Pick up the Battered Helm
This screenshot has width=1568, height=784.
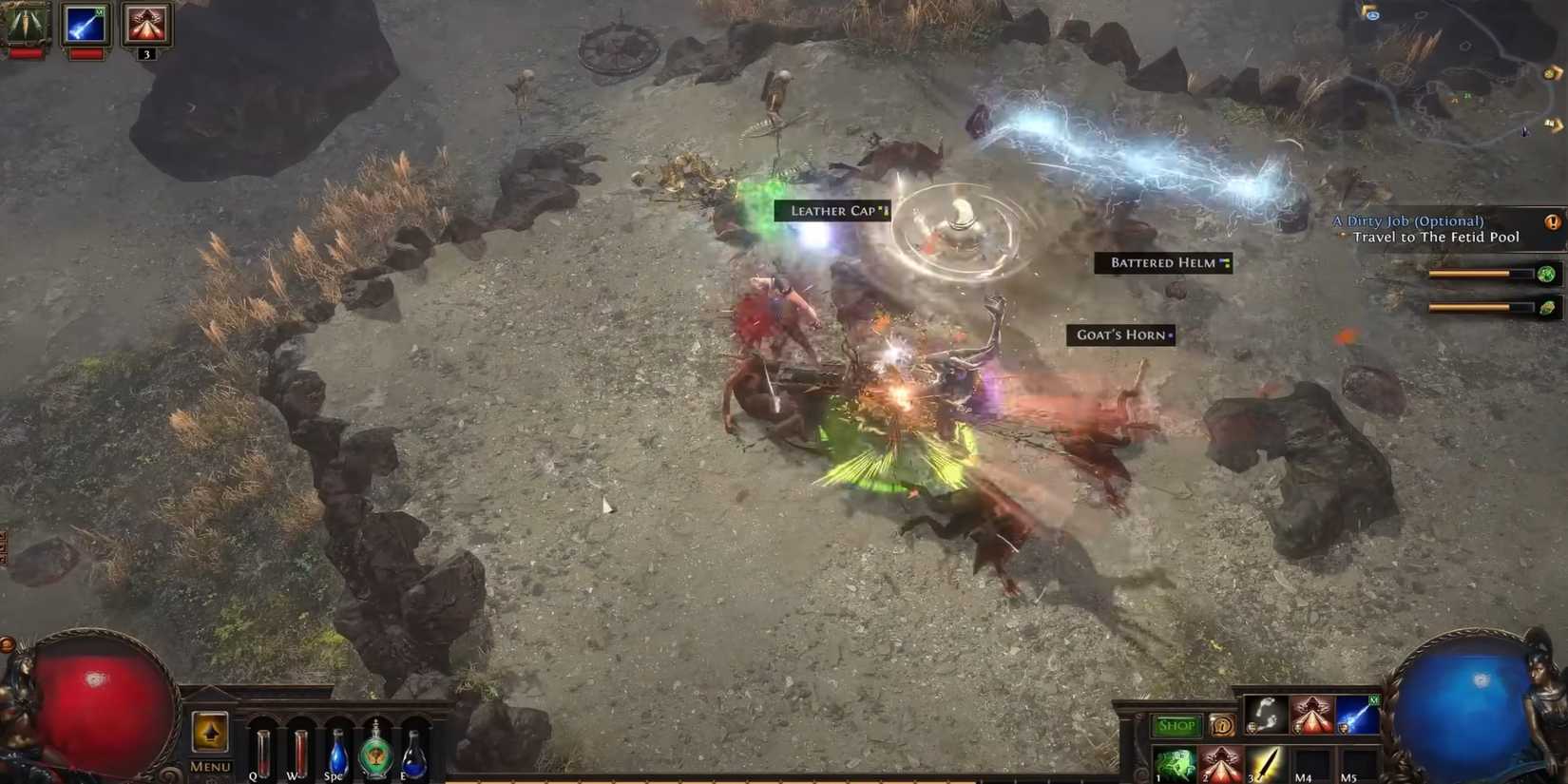(x=1161, y=263)
